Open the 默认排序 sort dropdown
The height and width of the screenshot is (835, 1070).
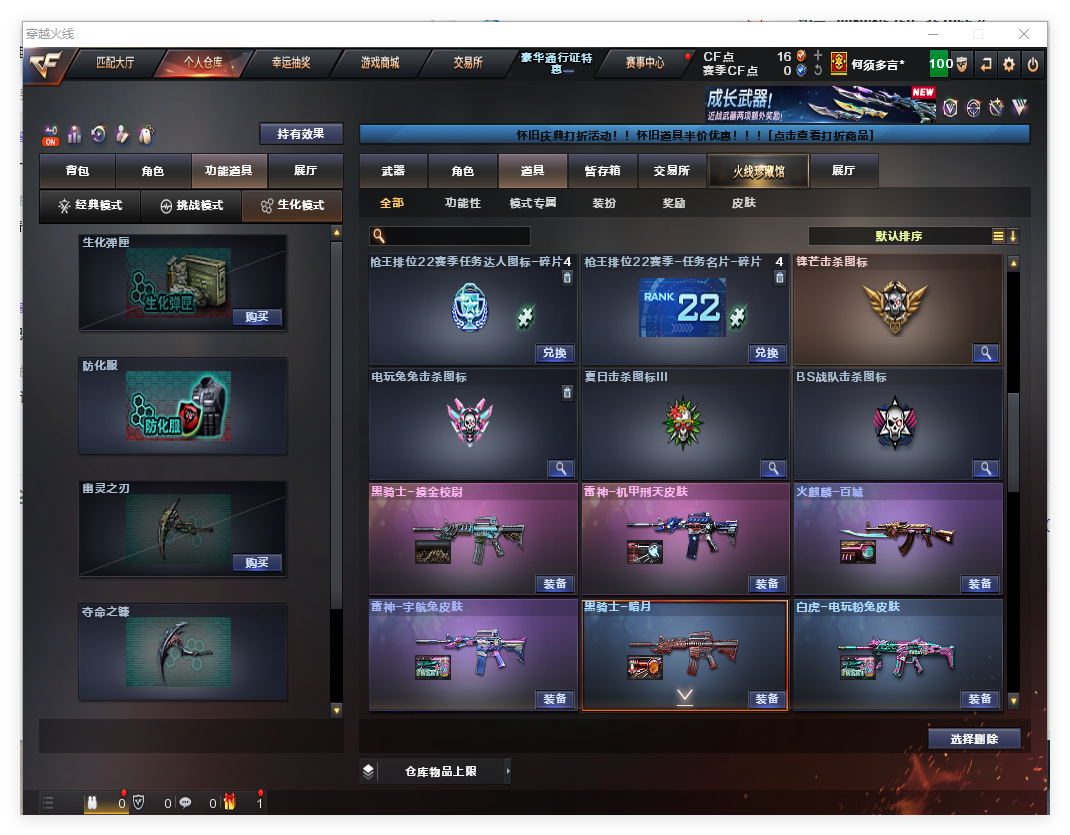(899, 236)
